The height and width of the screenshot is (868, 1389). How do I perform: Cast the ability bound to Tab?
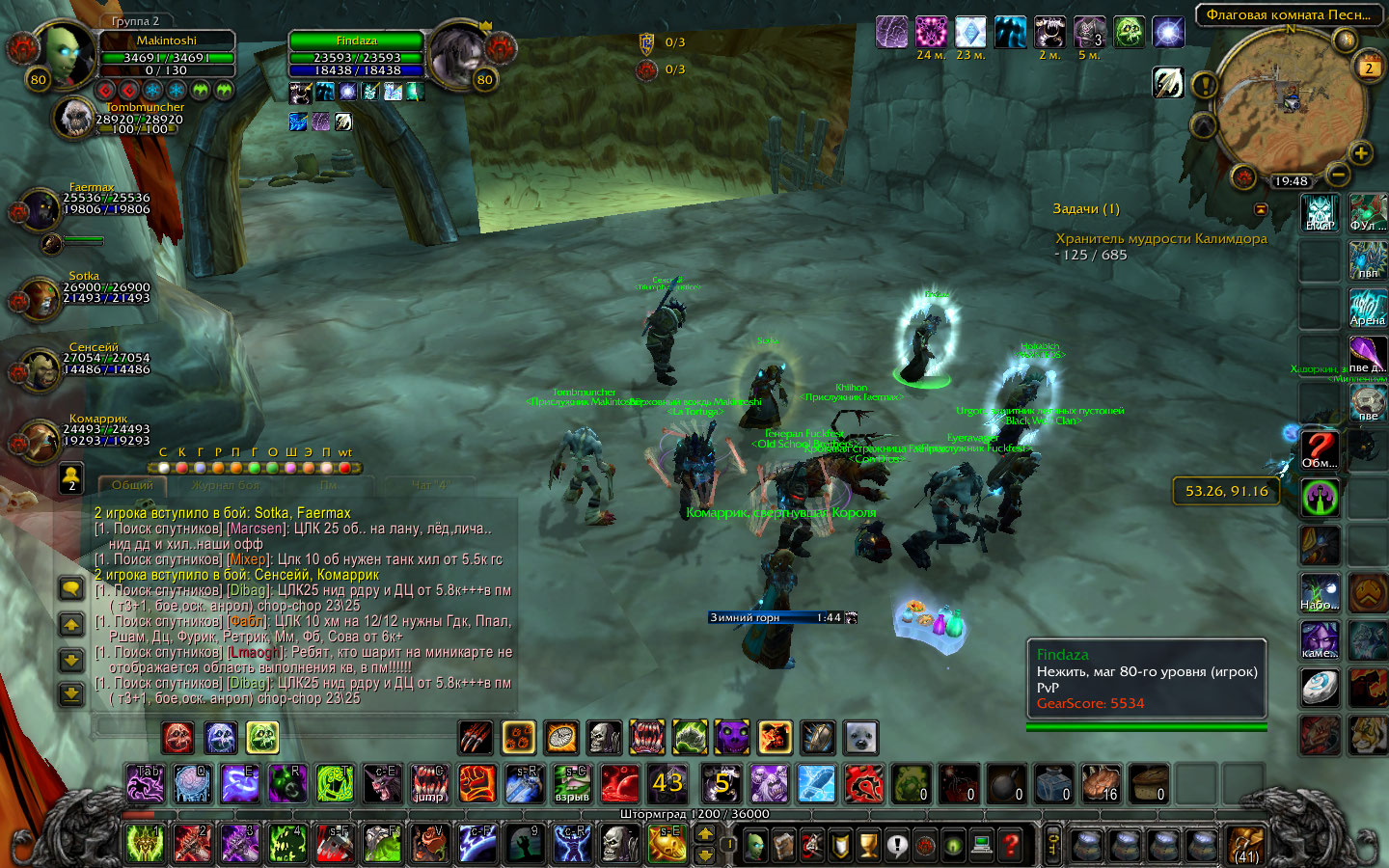pyautogui.click(x=146, y=783)
